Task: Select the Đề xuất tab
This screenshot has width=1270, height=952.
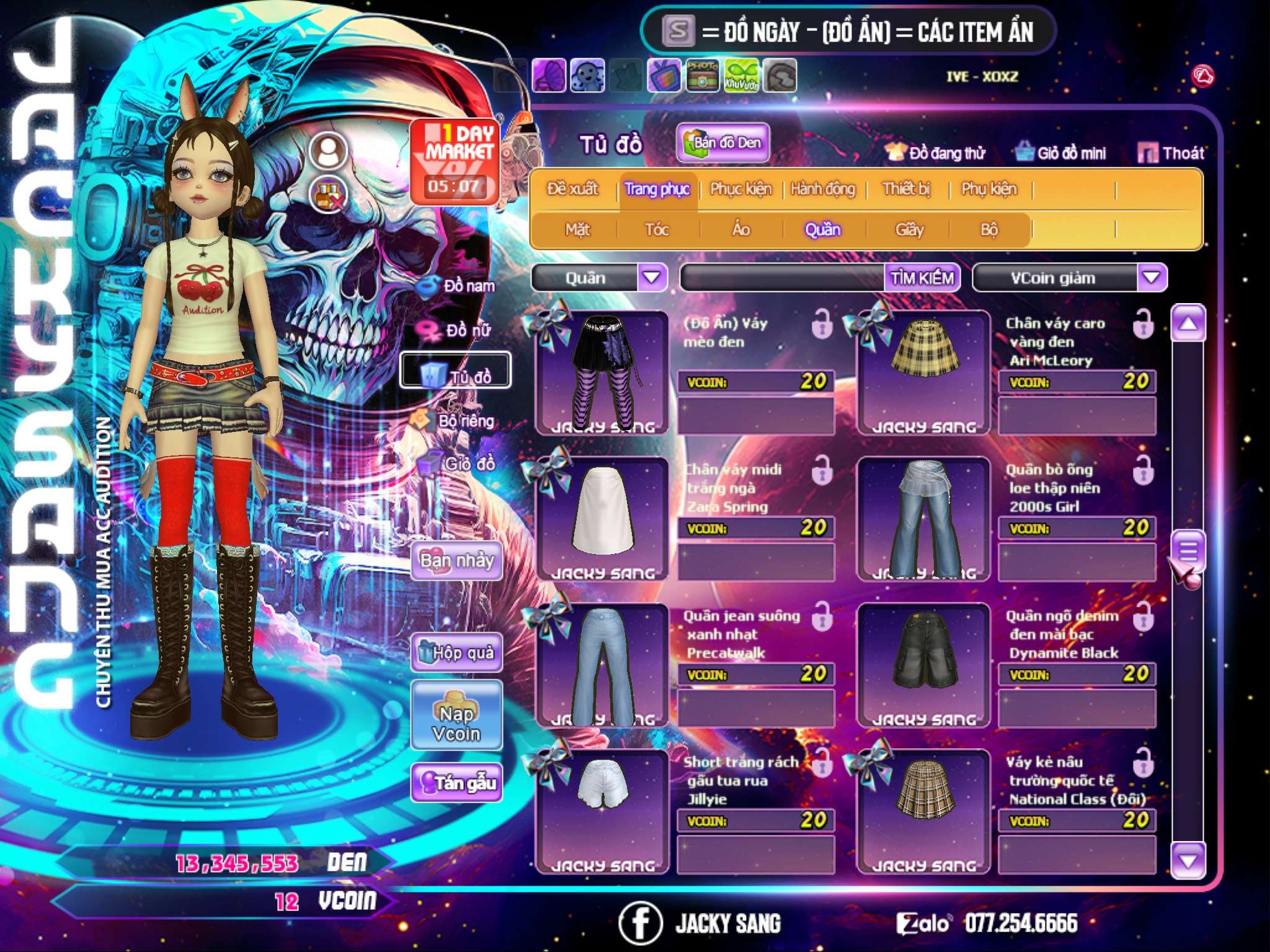Action: (x=572, y=188)
